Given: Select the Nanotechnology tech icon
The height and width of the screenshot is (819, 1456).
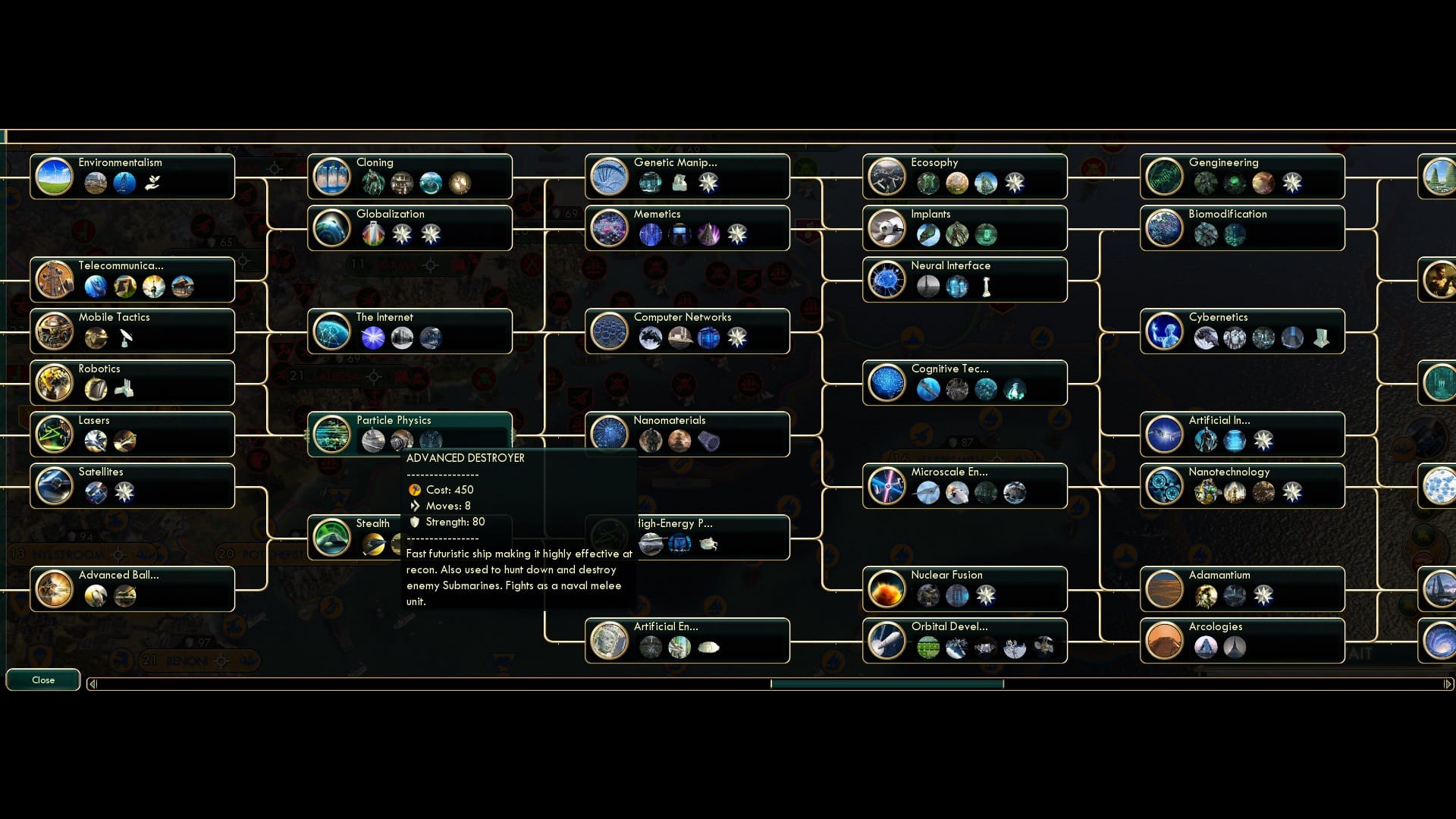Looking at the screenshot, I should pyautogui.click(x=1166, y=485).
